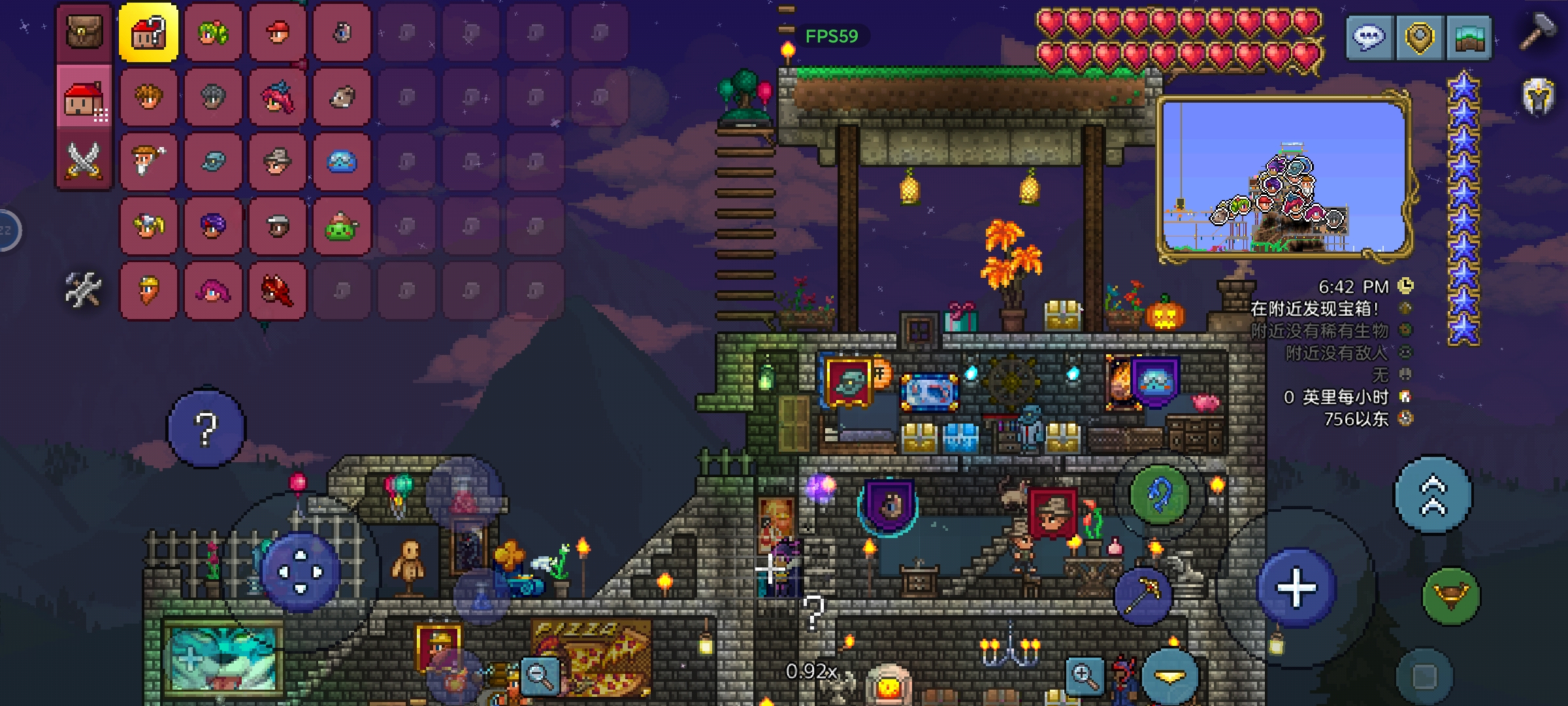Pick the green slime pet housing slot
Screen dimensions: 1568x706
tap(341, 226)
